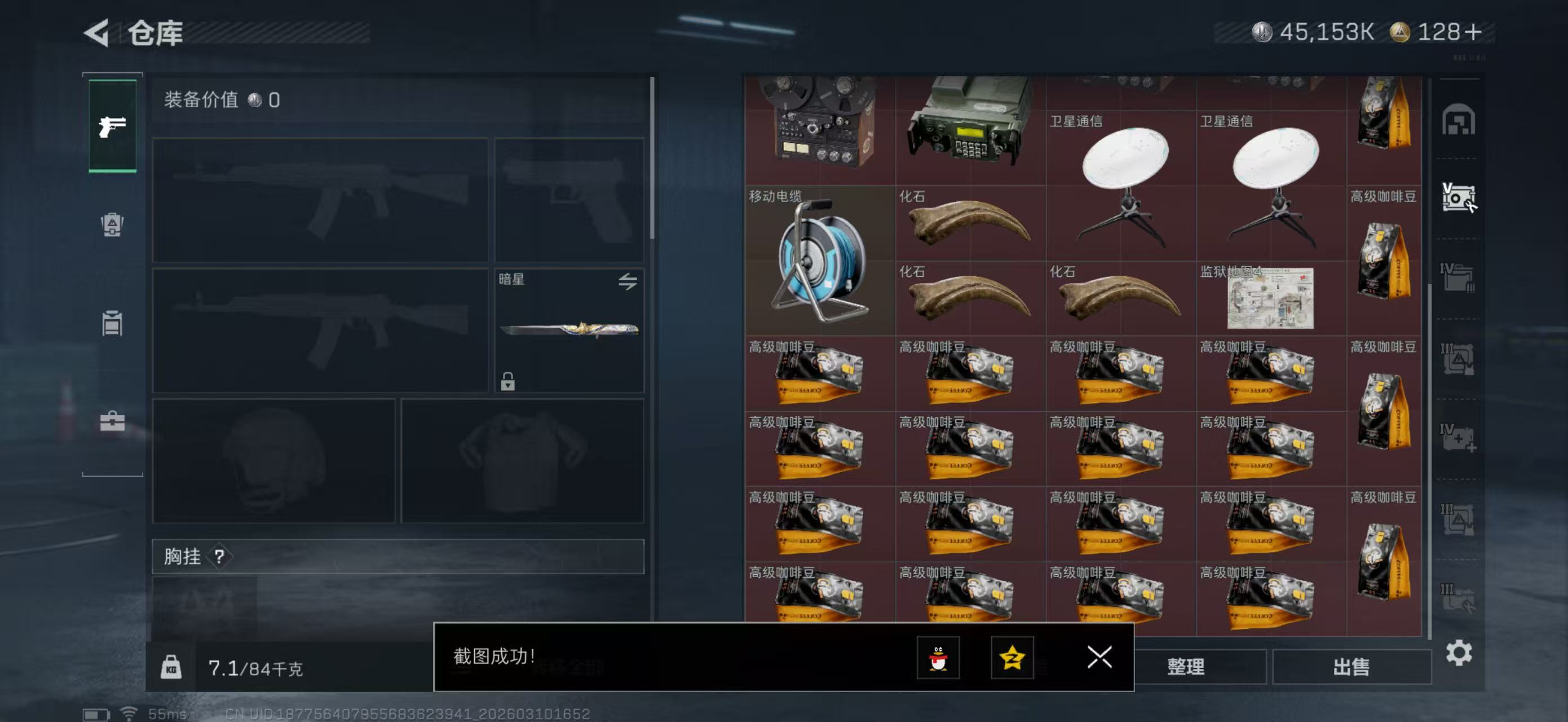Sort the warehouse with 整理
1568x722 pixels.
pyautogui.click(x=1186, y=667)
